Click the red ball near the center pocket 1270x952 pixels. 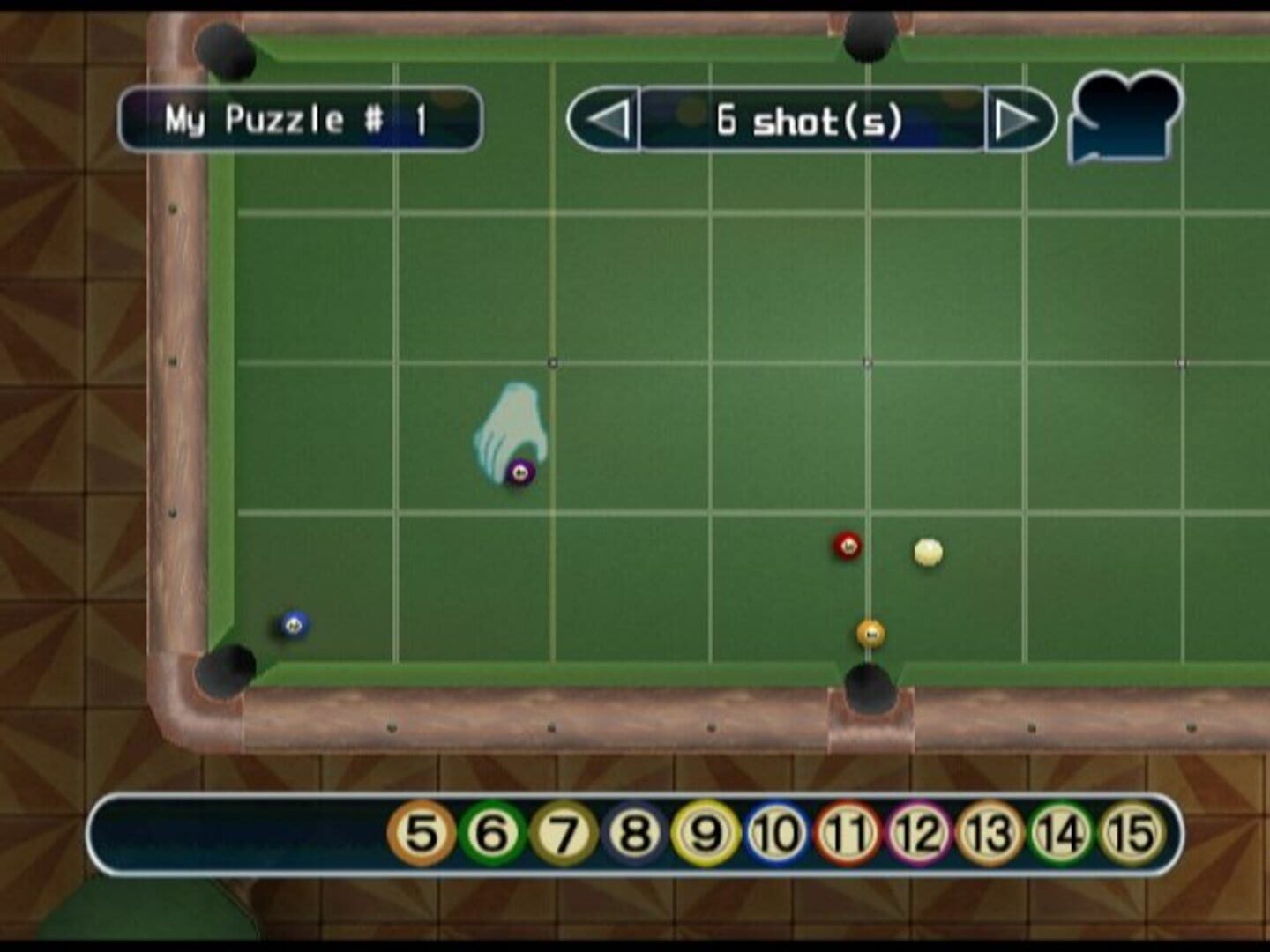pos(845,545)
